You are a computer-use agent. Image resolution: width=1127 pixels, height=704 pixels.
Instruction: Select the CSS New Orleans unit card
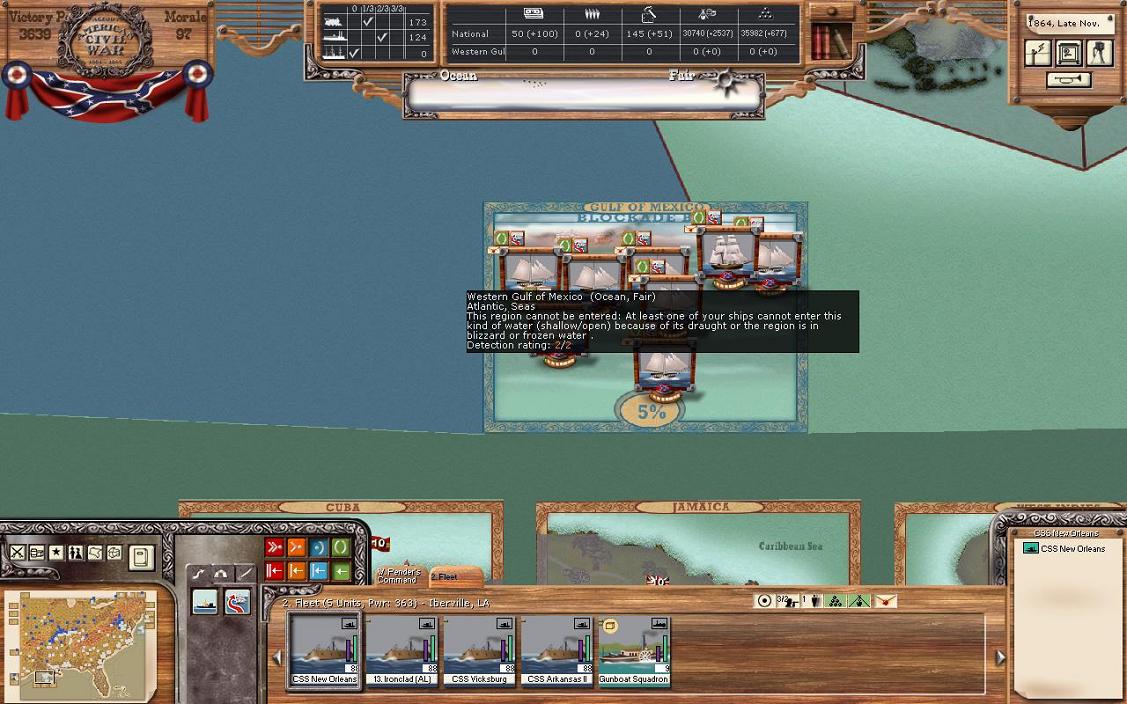point(323,650)
